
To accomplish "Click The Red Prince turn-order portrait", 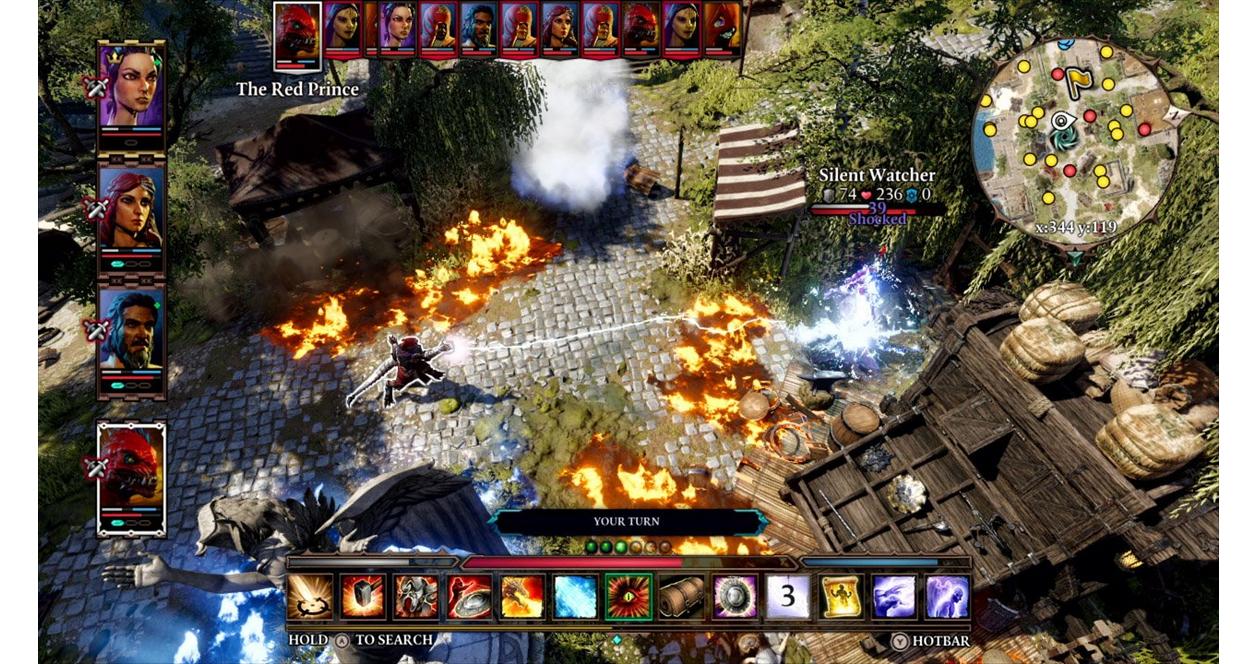I will pos(298,31).
